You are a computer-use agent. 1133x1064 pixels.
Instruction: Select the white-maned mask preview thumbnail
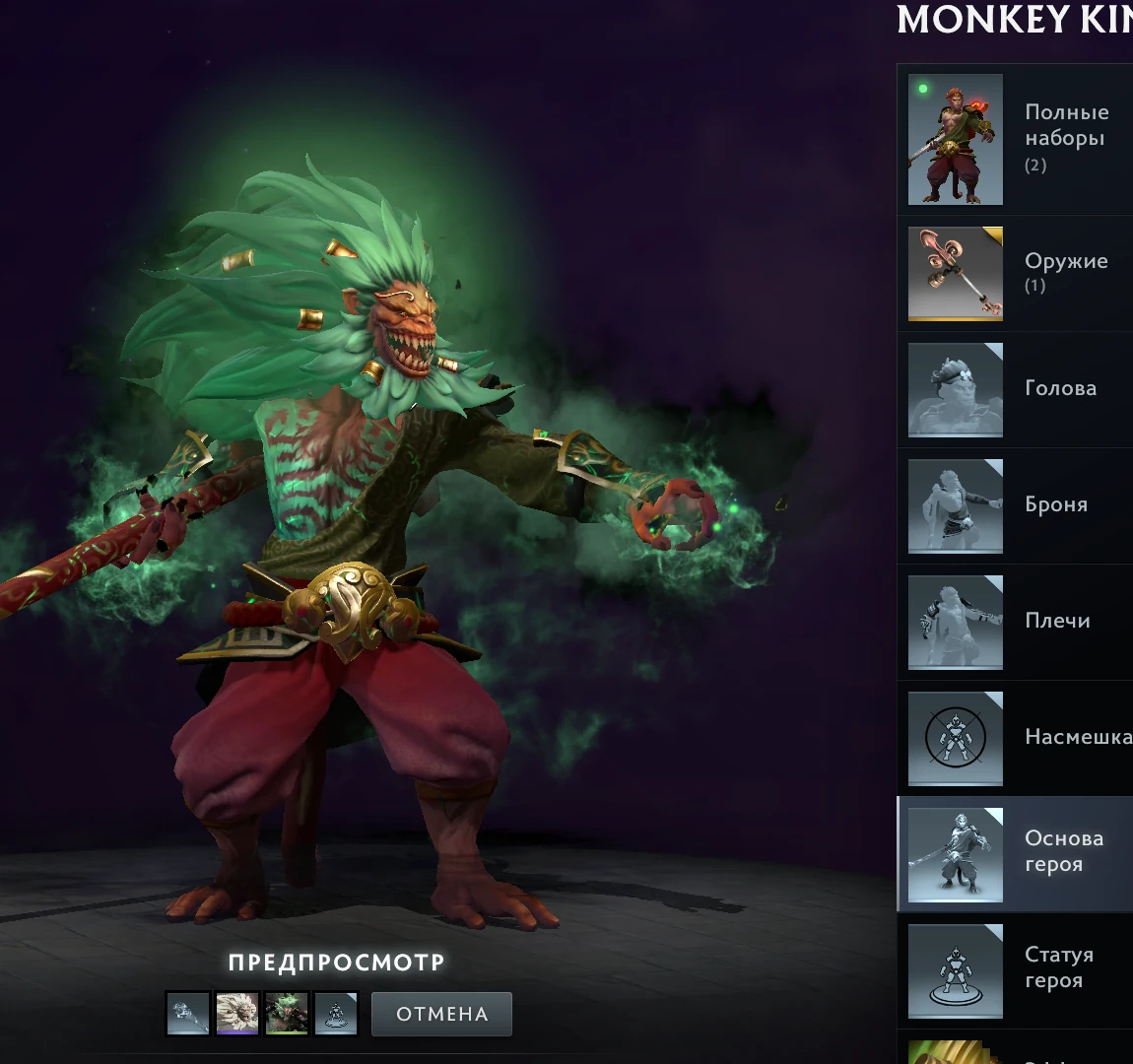pyautogui.click(x=237, y=1014)
